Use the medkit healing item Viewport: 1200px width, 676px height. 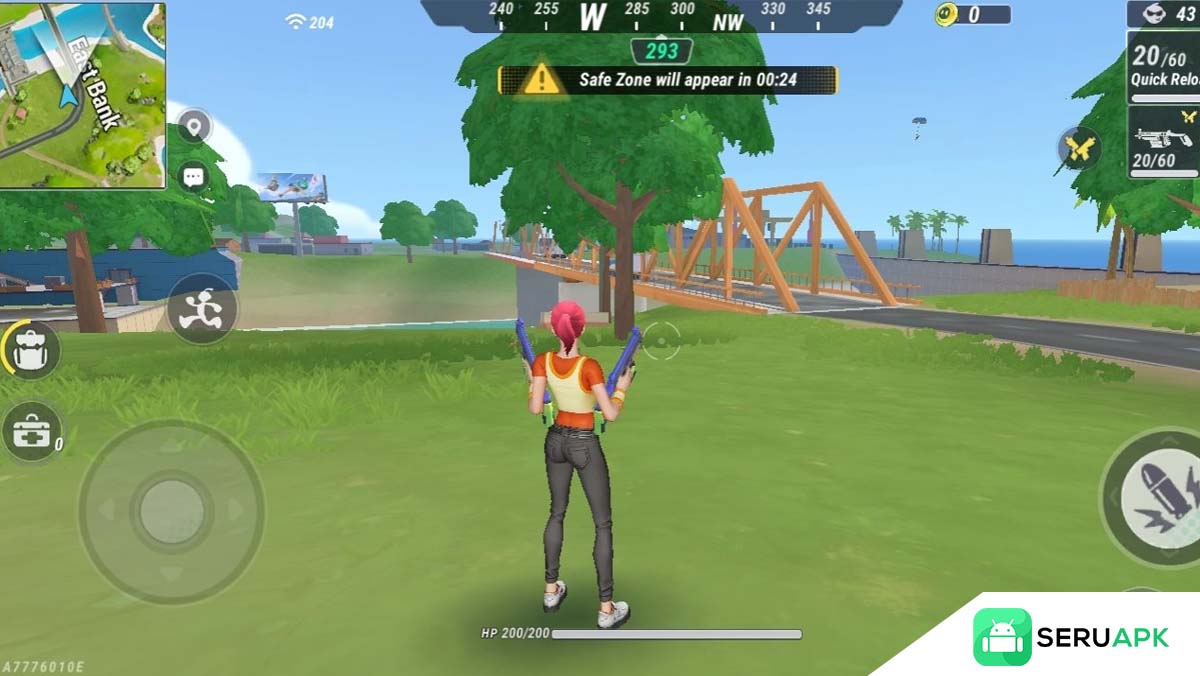click(32, 432)
